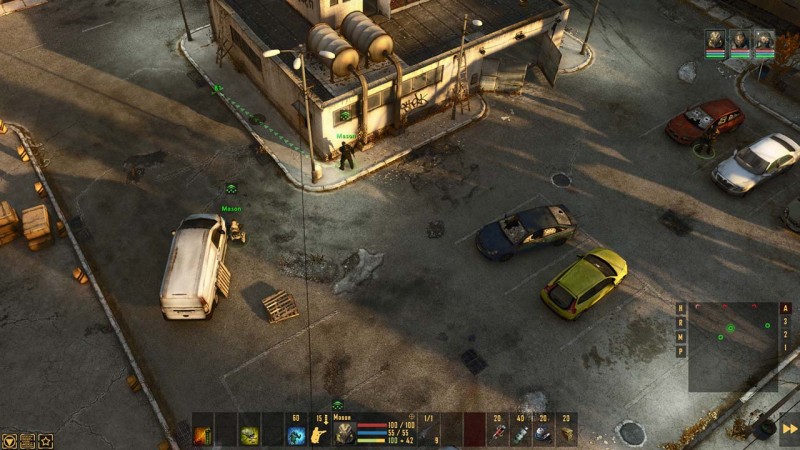Toggle the "M" minimap button
800x450 pixels.
pyautogui.click(x=681, y=337)
